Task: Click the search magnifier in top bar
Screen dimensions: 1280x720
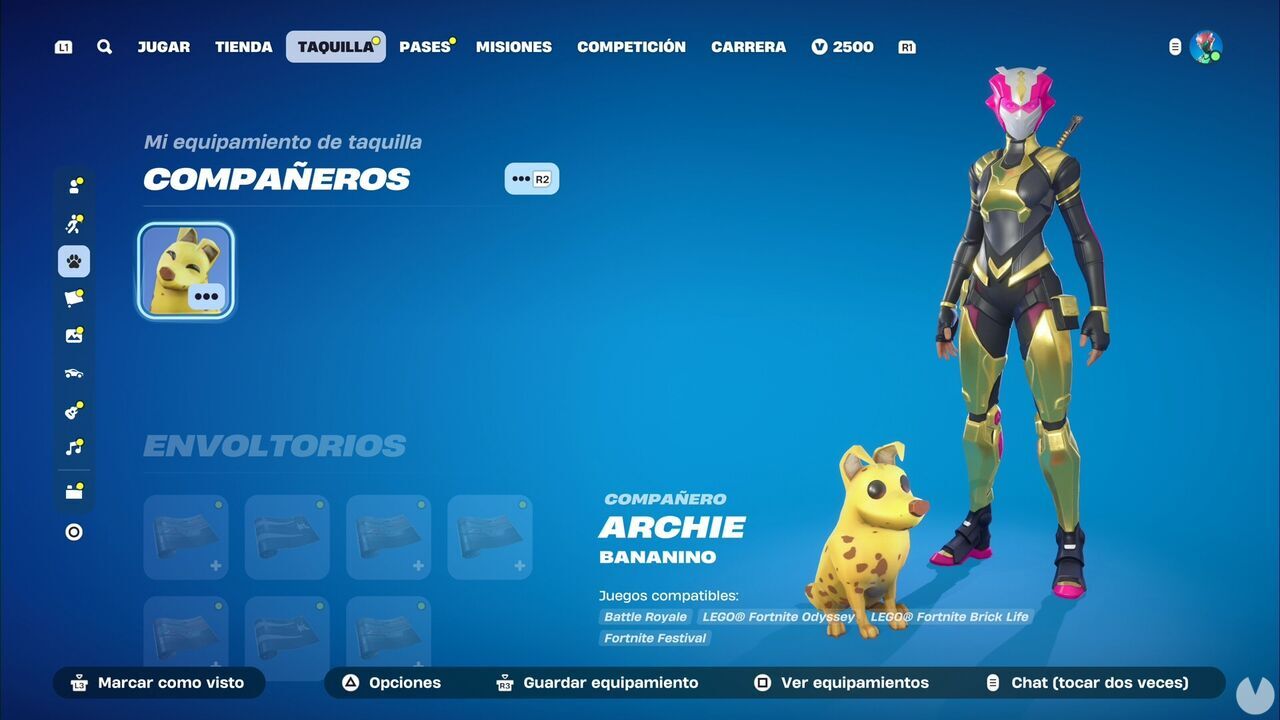Action: click(x=104, y=46)
